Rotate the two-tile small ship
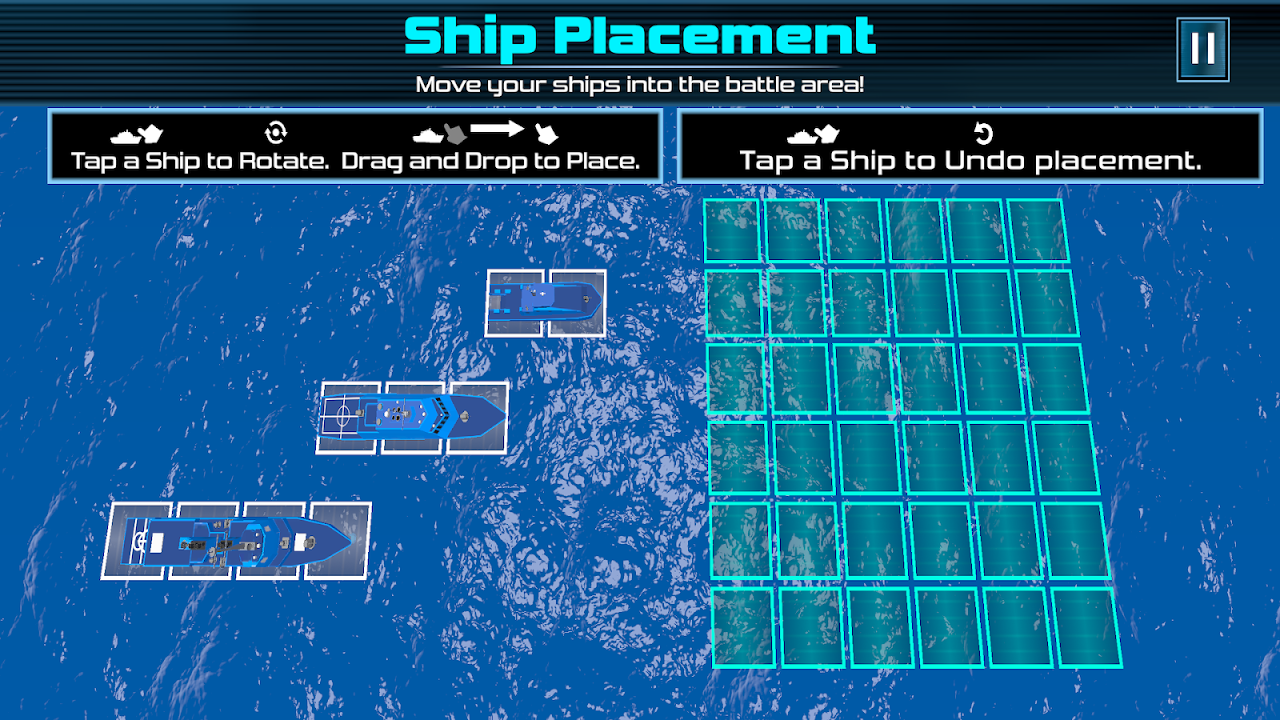This screenshot has height=720, width=1280. click(546, 302)
